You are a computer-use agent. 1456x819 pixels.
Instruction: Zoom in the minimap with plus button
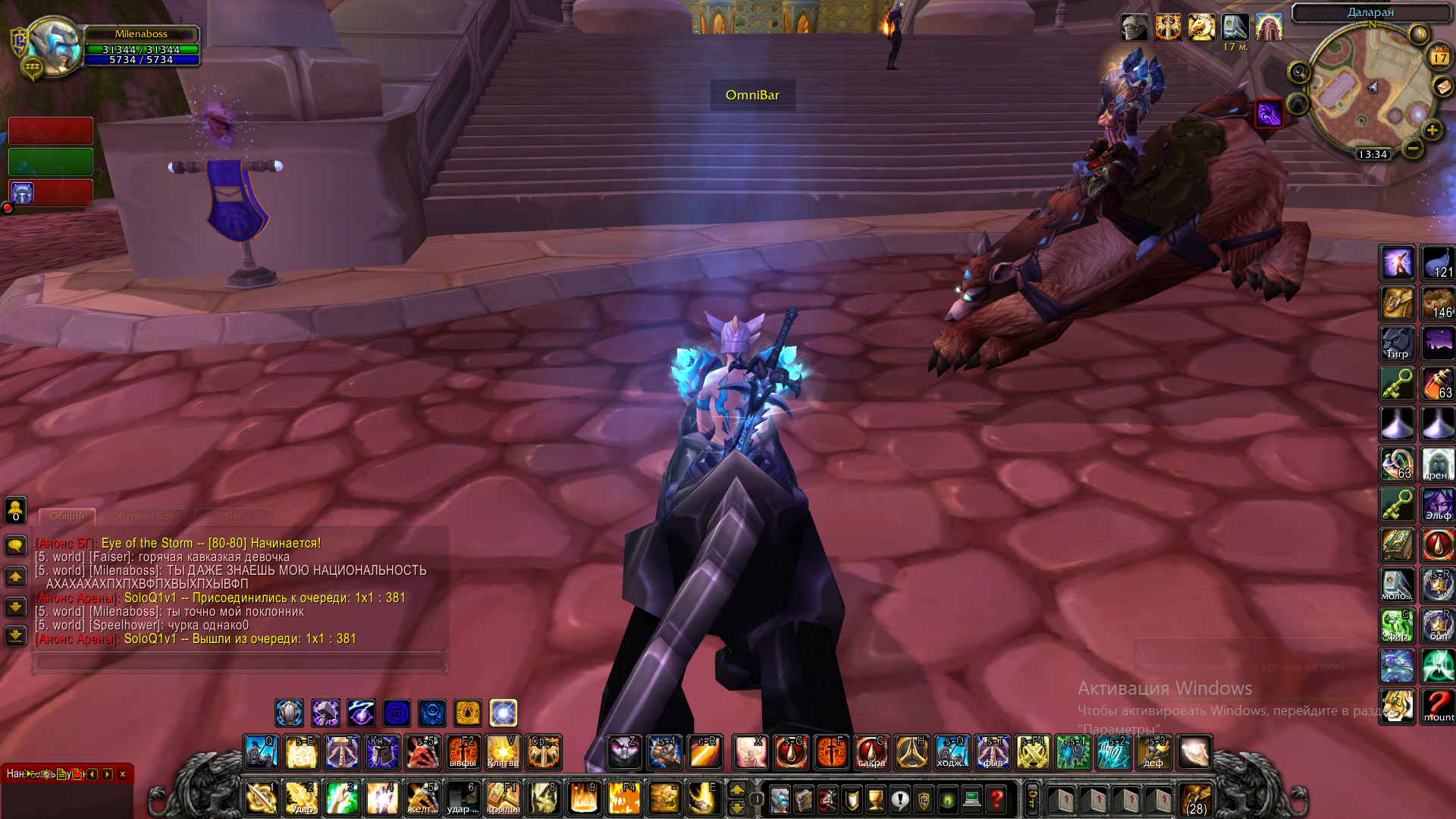(x=1432, y=130)
